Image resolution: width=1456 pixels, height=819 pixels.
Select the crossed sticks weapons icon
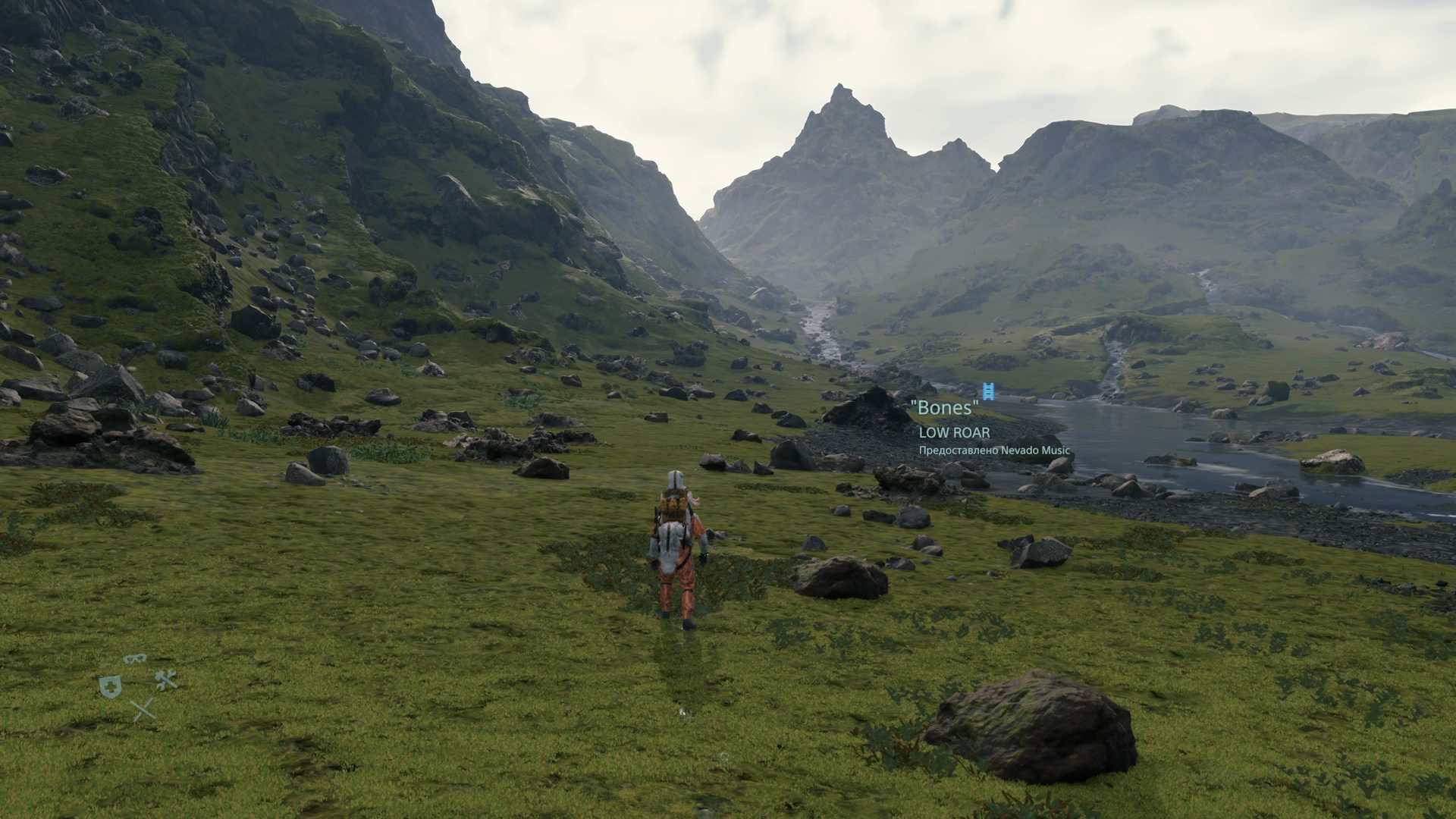pyautogui.click(x=143, y=711)
